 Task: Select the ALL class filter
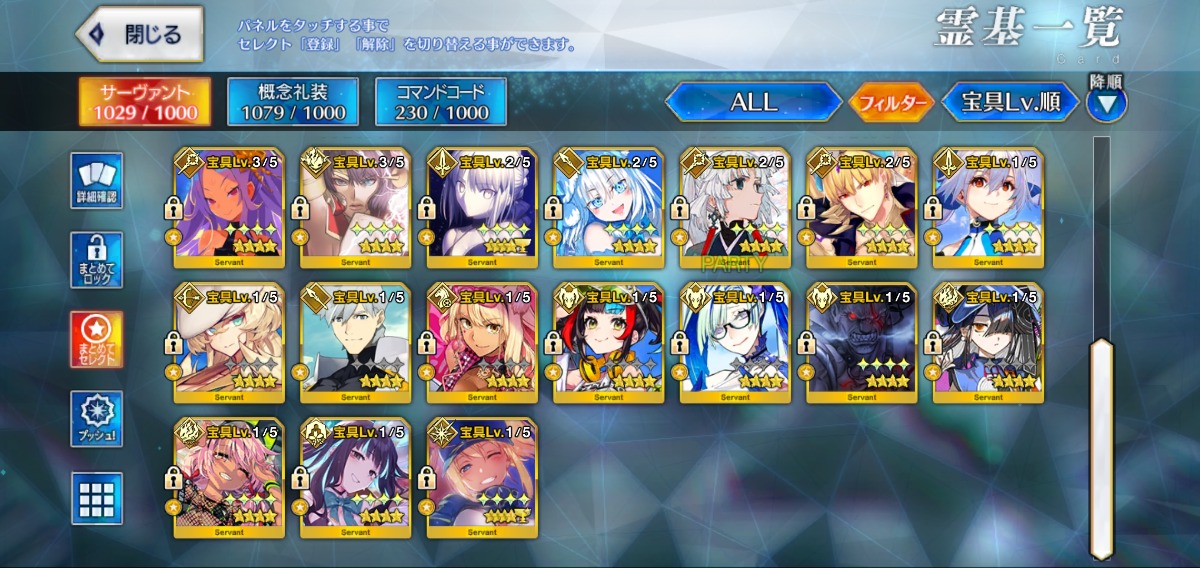coord(754,102)
